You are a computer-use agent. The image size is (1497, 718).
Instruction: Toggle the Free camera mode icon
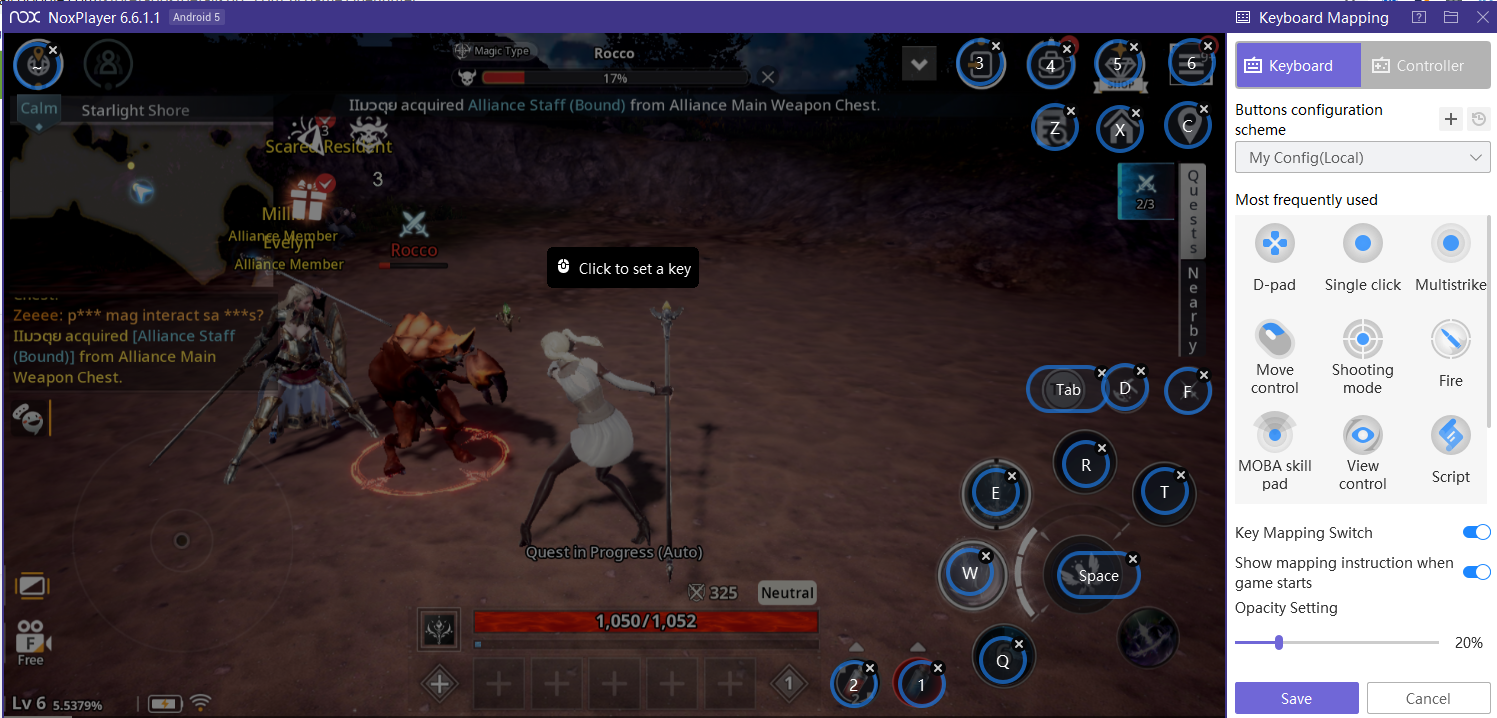pos(31,641)
